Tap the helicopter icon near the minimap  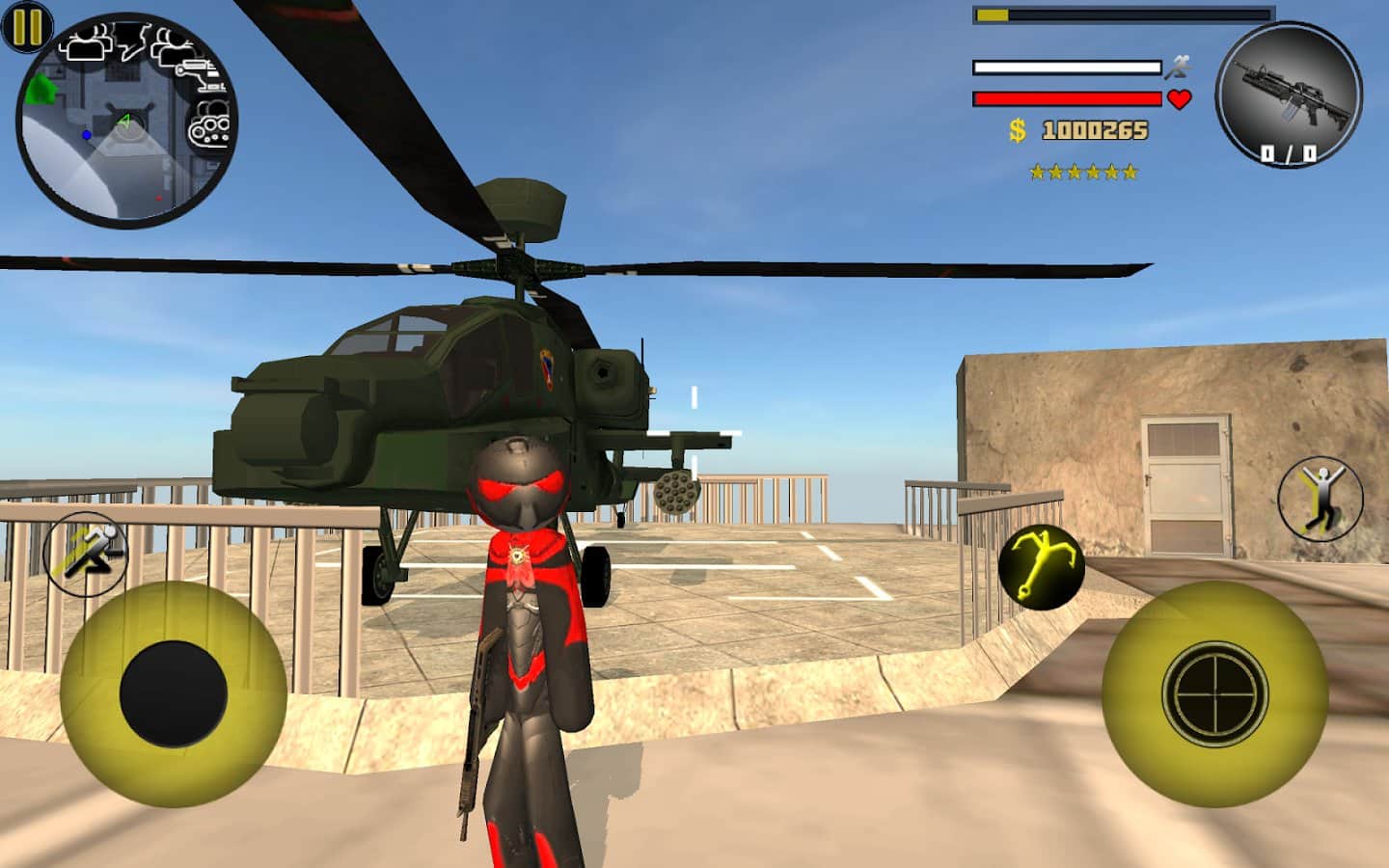pos(200,77)
